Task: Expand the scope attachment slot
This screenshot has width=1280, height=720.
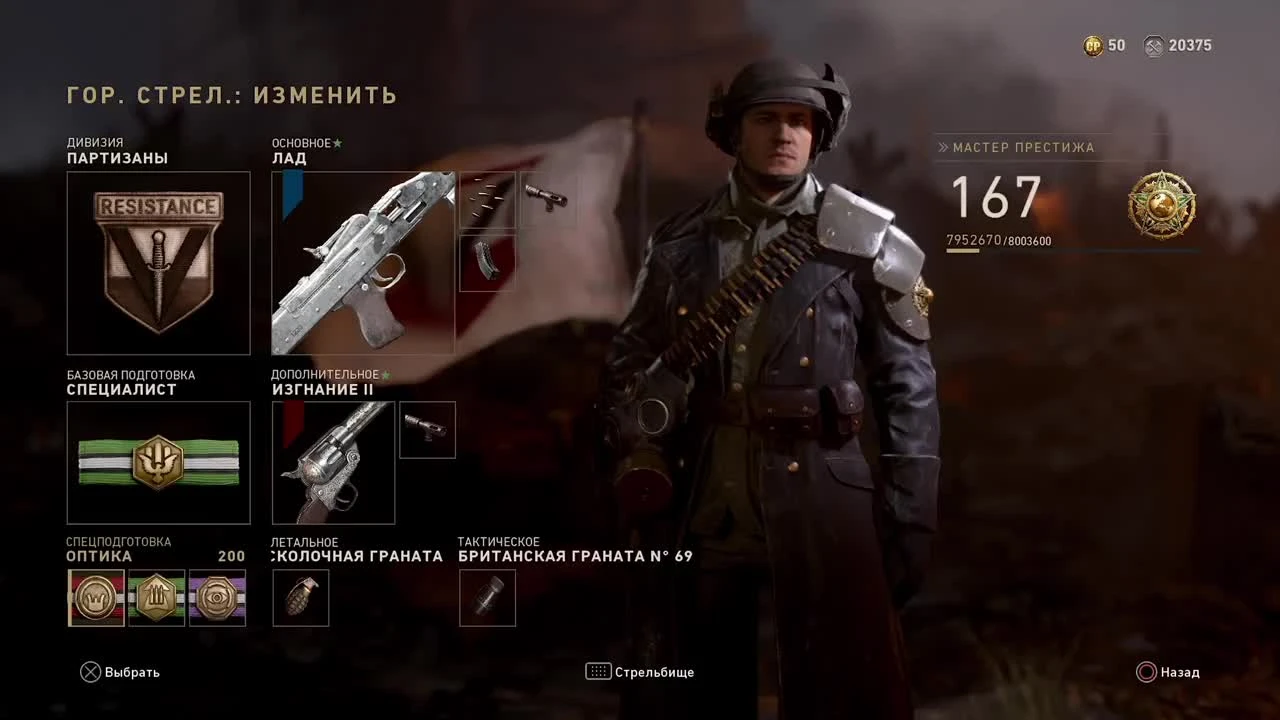Action: click(547, 199)
